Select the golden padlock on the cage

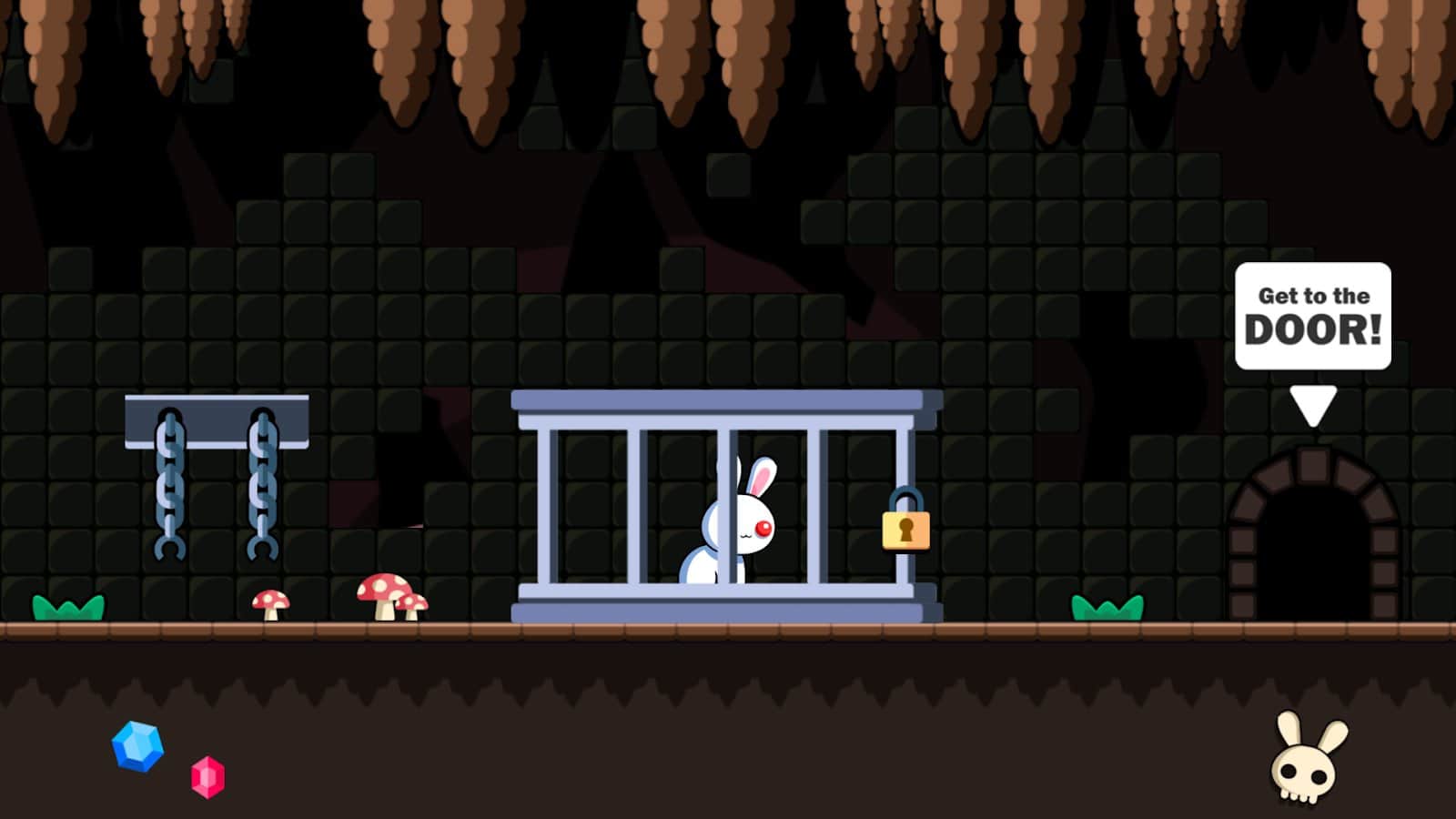pos(907,528)
